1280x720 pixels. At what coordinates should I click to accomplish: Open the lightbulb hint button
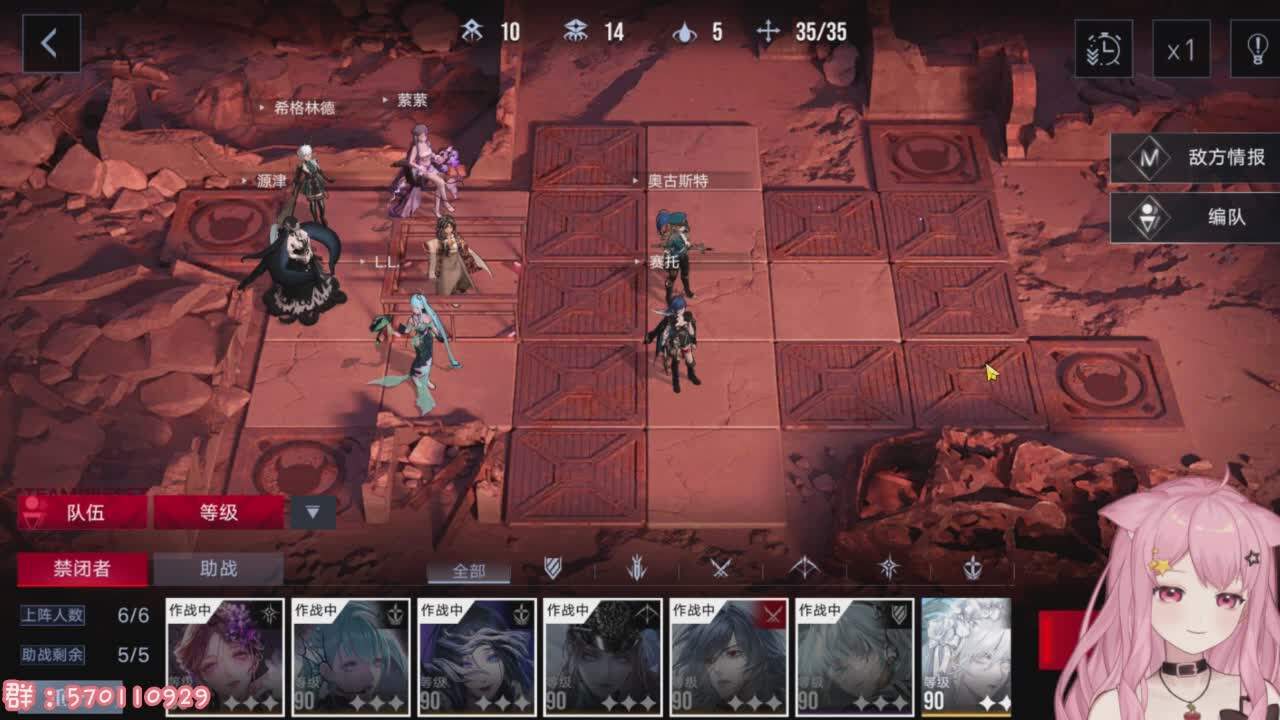(x=1256, y=48)
